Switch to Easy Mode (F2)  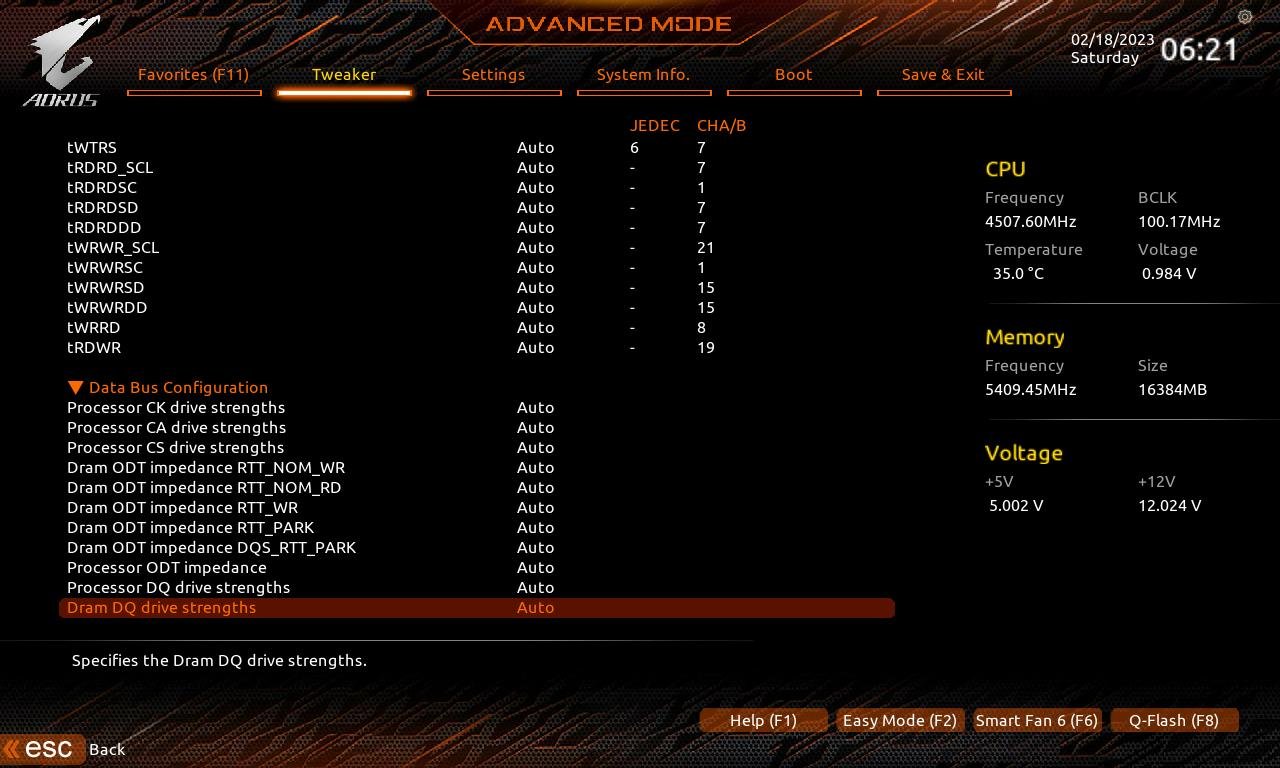coord(899,720)
